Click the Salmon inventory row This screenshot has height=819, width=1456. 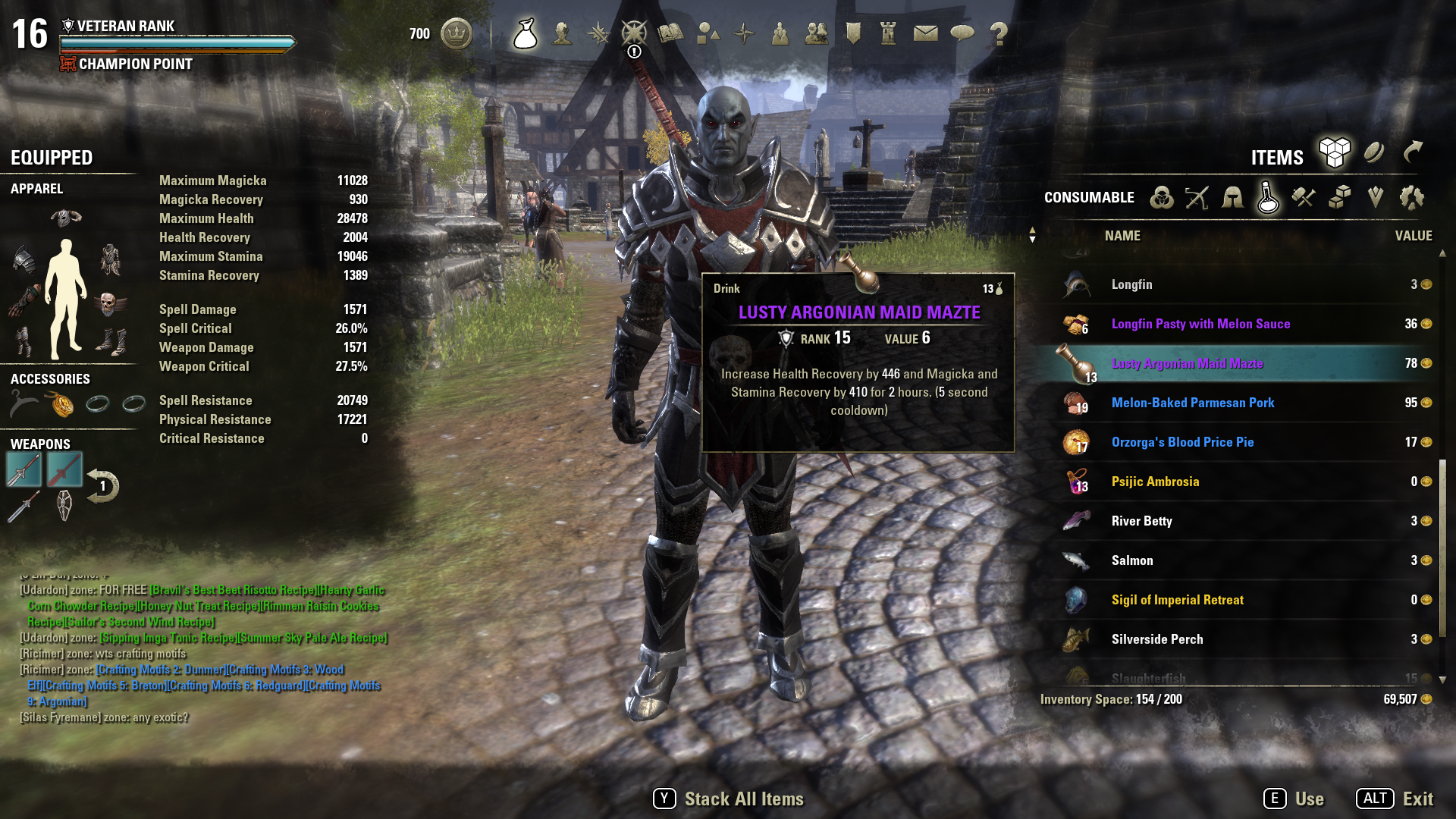coord(1131,560)
